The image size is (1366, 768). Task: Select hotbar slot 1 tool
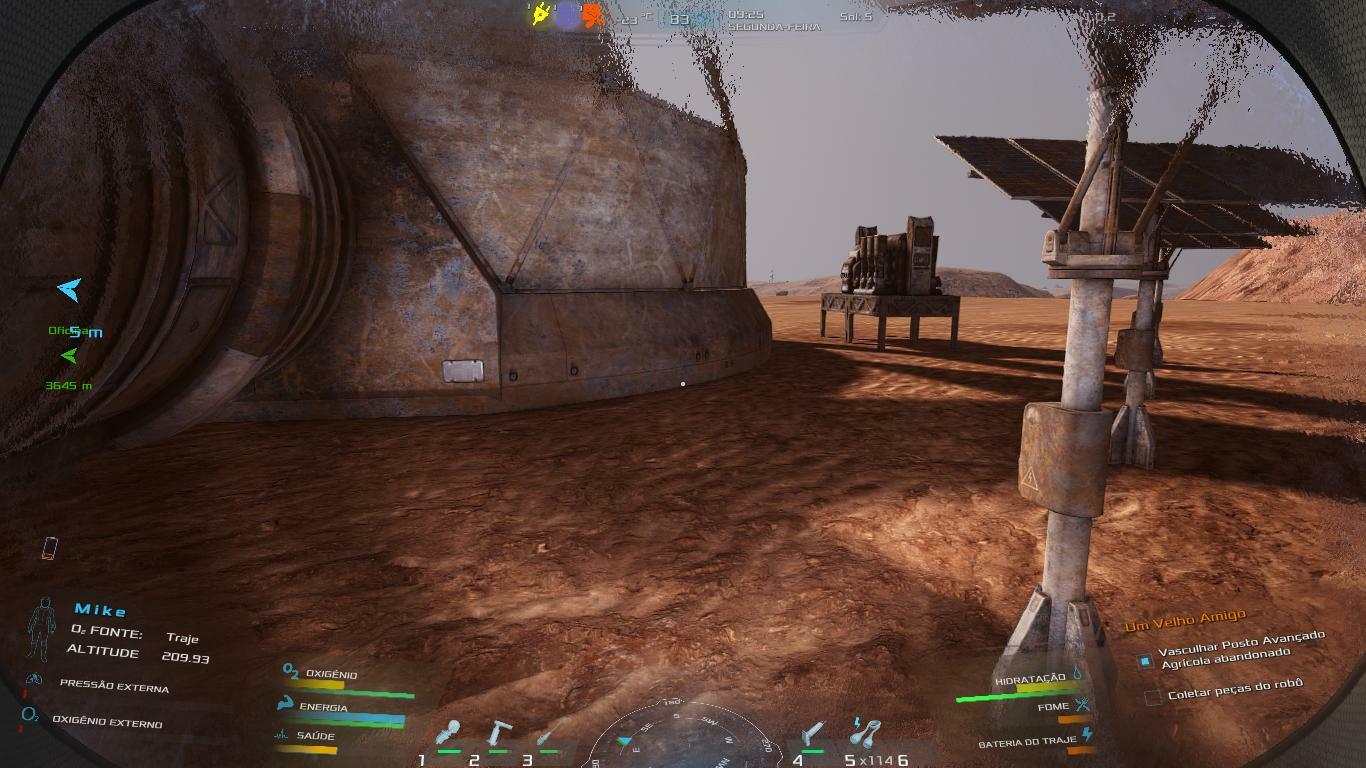coord(449,734)
